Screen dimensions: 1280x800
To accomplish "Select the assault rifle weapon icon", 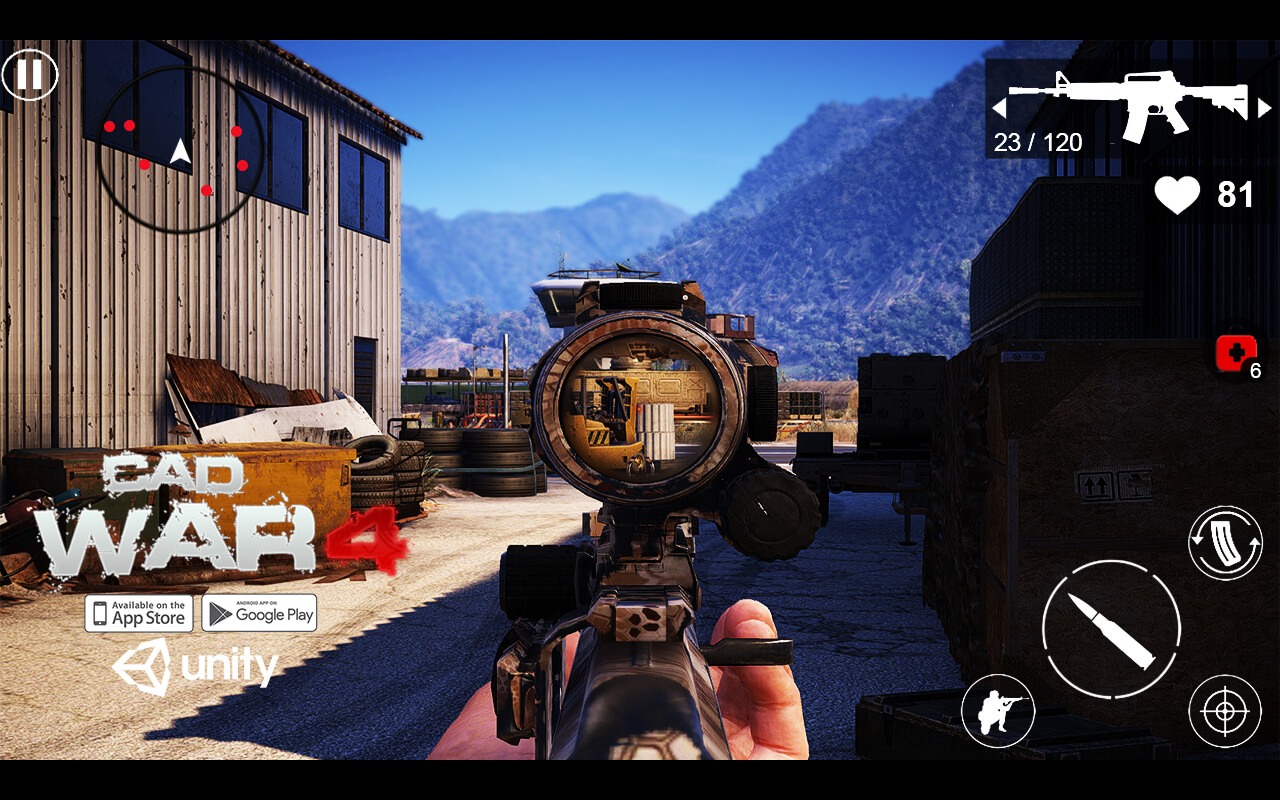I will click(1130, 103).
